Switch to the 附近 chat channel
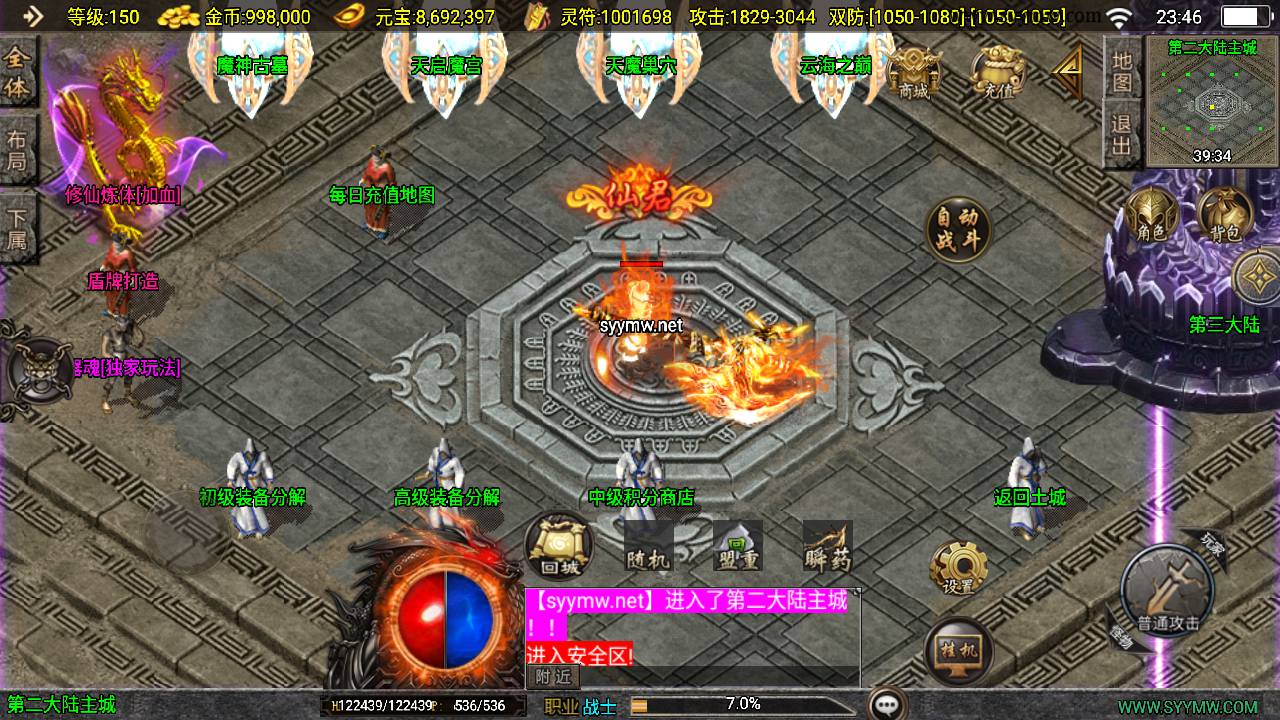This screenshot has height=720, width=1280. click(553, 677)
